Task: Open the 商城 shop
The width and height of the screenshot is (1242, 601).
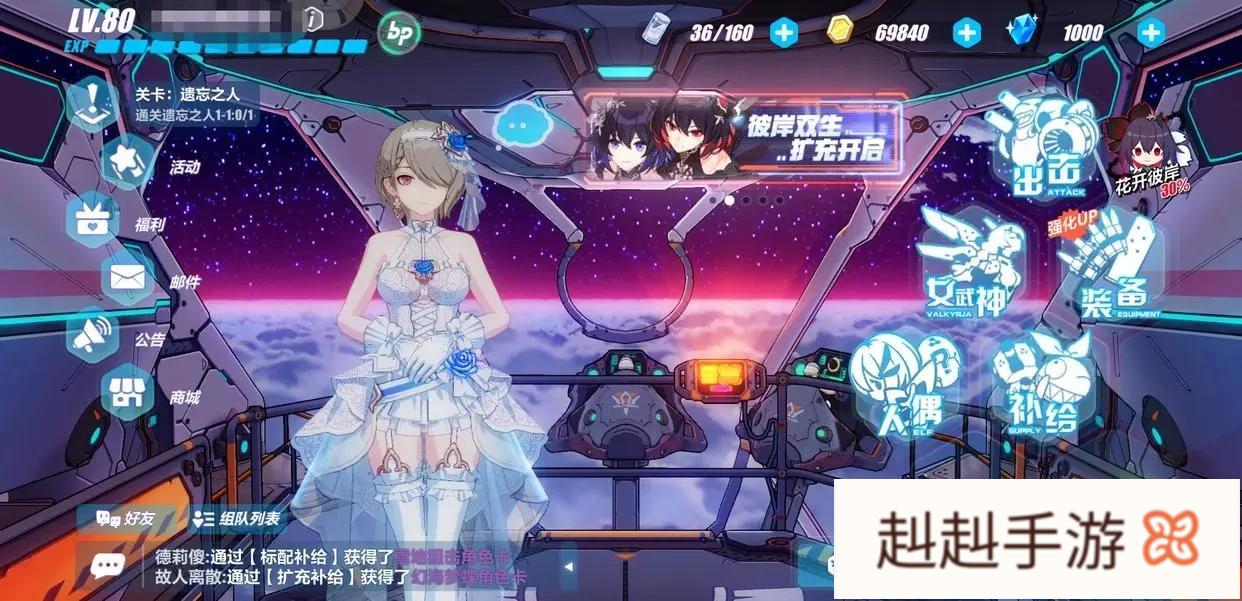Action: coord(126,393)
